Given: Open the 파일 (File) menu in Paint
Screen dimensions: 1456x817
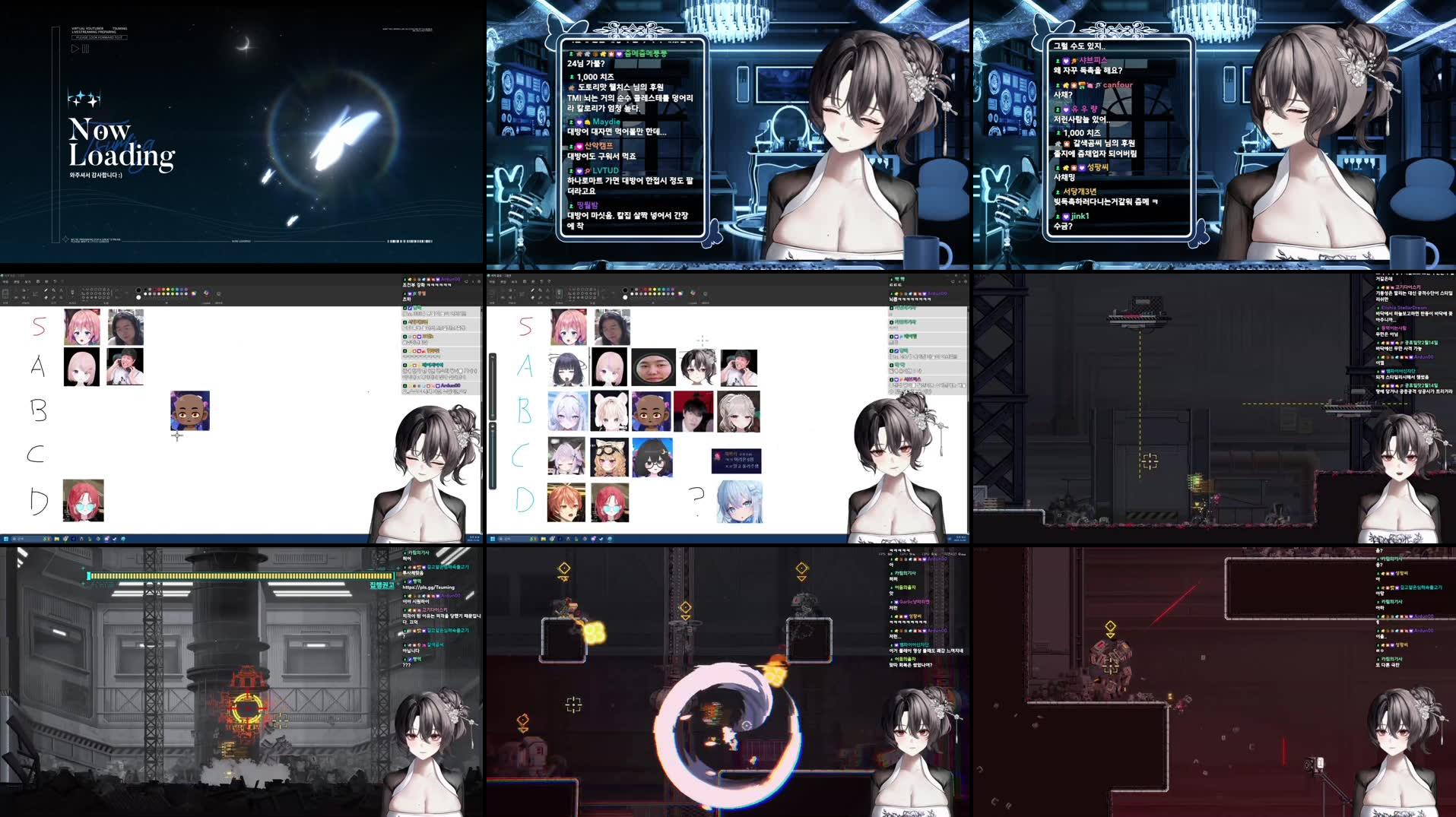Looking at the screenshot, I should click(x=5, y=281).
